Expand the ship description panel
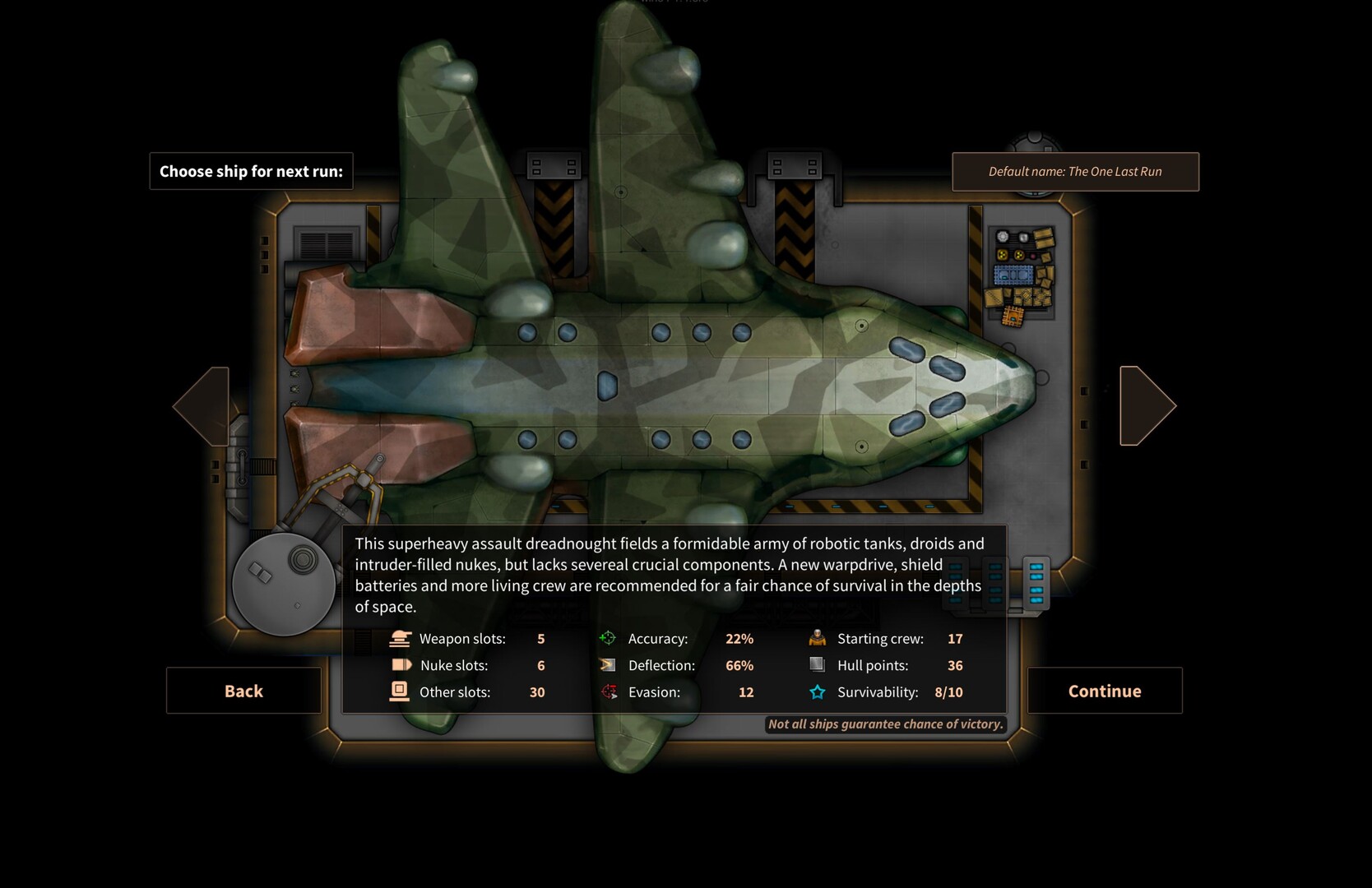The image size is (1372, 888). point(674,576)
